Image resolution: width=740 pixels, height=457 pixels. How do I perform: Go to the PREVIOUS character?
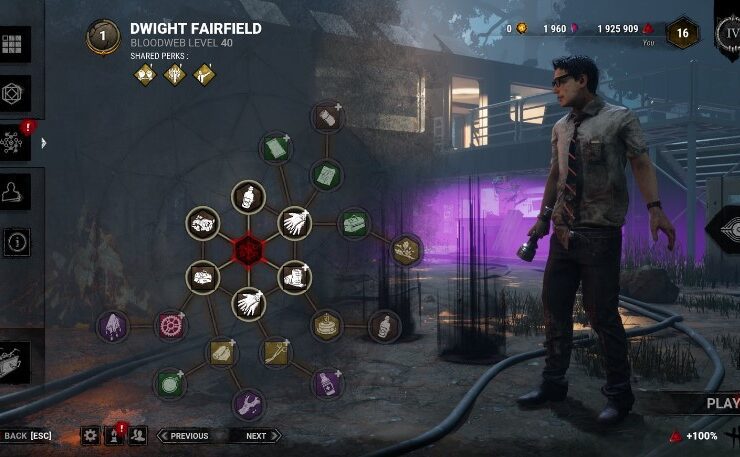(188, 436)
